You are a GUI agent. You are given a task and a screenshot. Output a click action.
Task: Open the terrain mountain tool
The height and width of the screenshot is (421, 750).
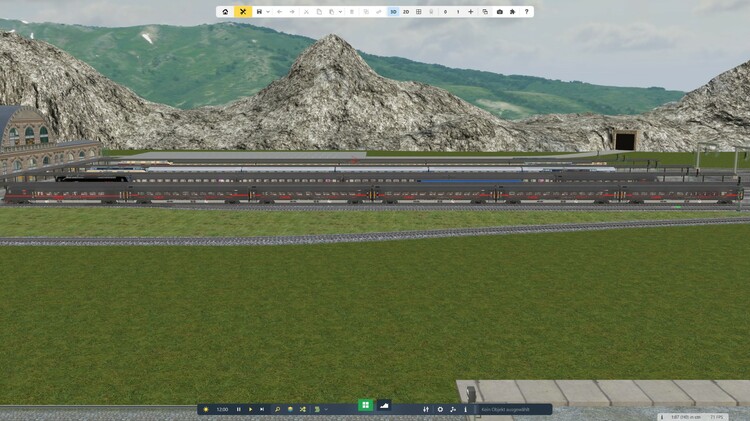[384, 405]
